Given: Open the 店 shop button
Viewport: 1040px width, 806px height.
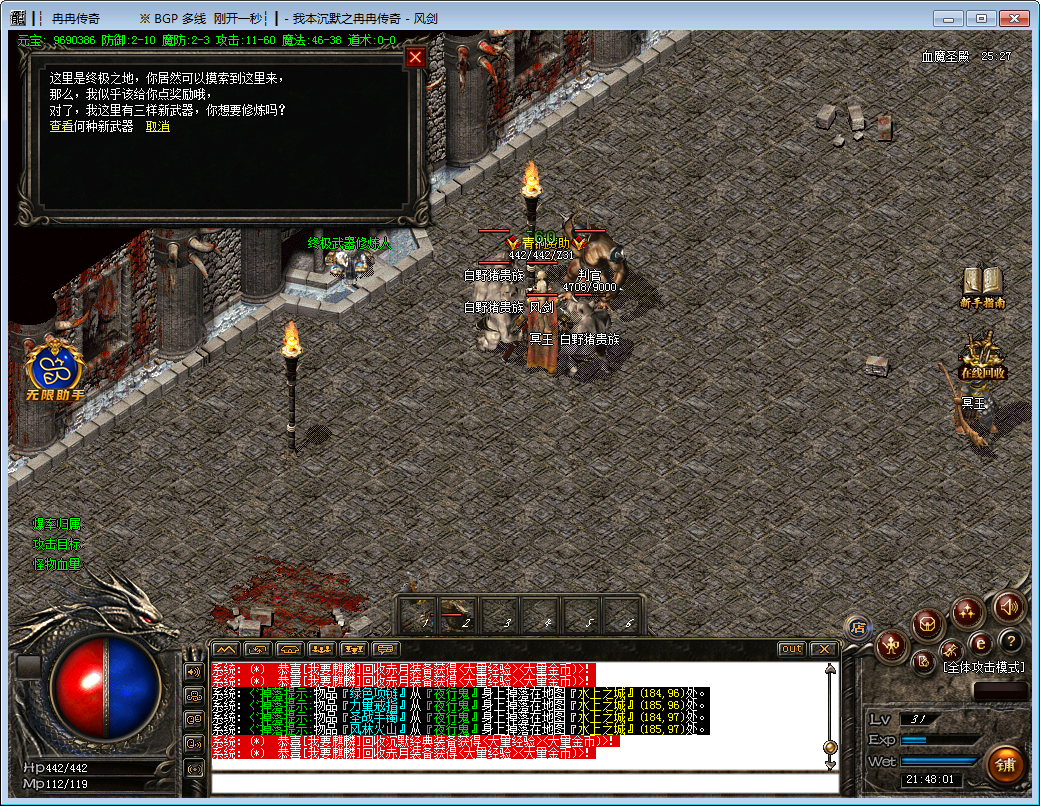Looking at the screenshot, I should coord(857,627).
